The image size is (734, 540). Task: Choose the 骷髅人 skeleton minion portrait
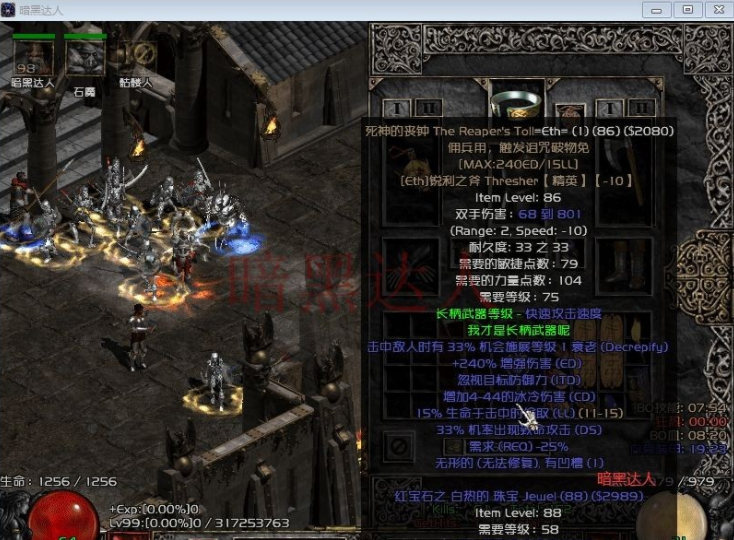134,57
